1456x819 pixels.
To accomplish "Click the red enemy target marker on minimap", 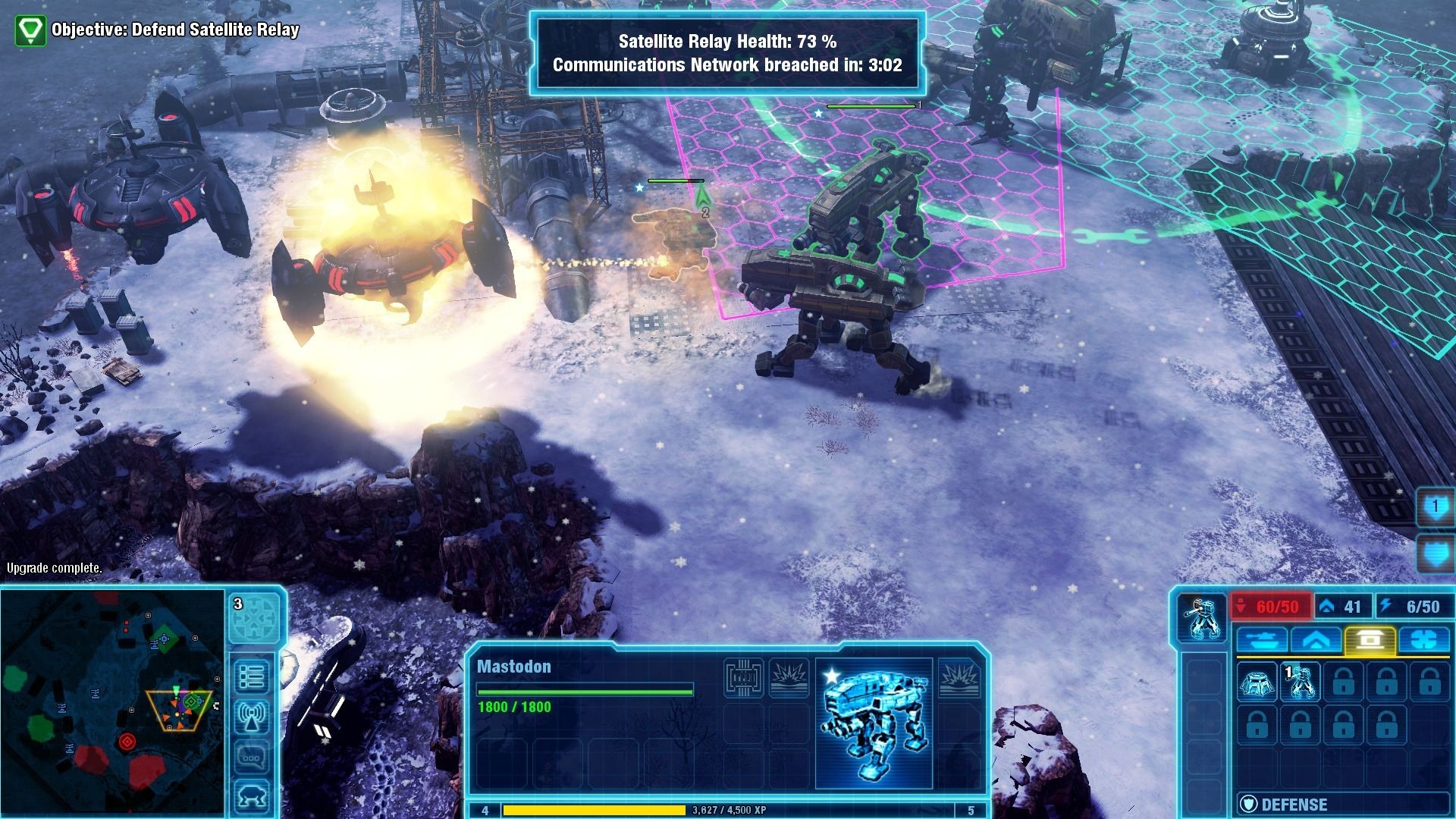I will 127,740.
